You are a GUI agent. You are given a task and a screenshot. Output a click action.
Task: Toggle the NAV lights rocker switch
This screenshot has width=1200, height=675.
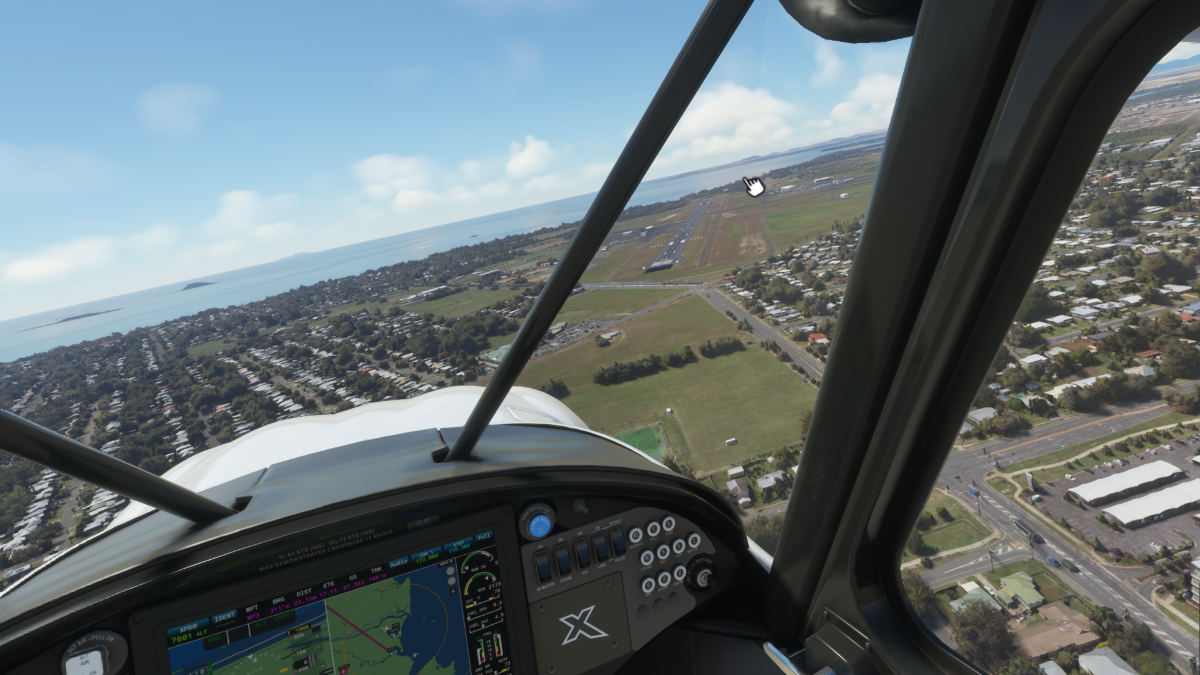(583, 553)
